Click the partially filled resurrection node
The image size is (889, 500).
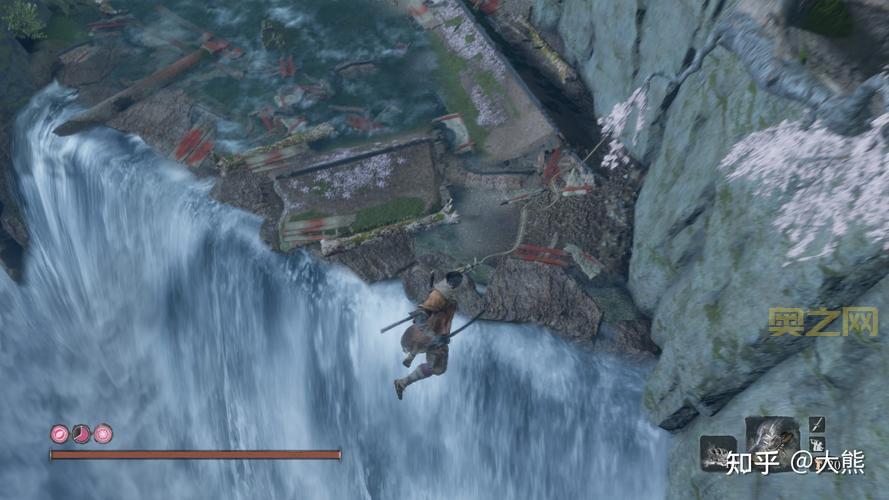81,434
